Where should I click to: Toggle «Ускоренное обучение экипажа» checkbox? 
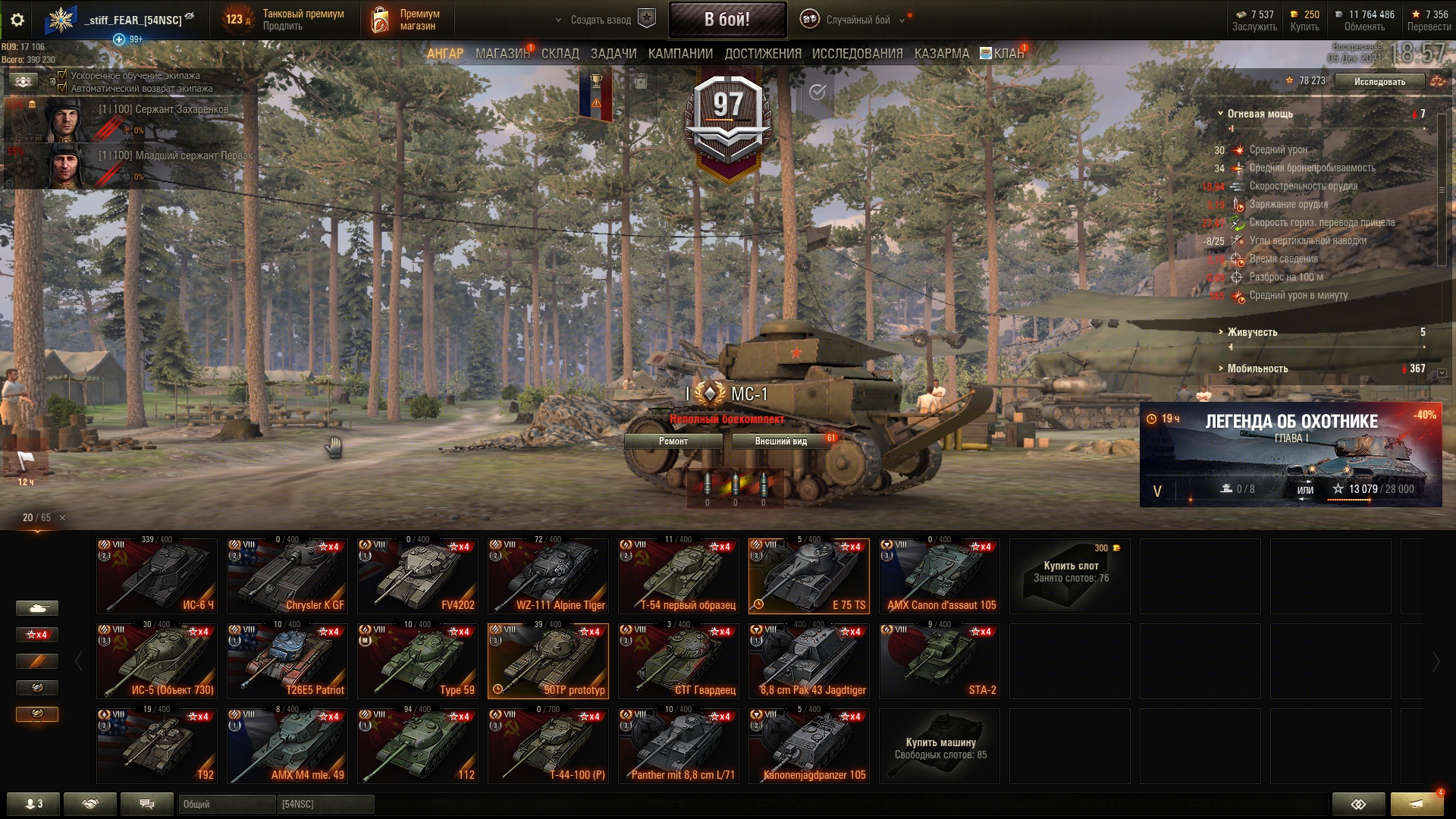tap(63, 76)
